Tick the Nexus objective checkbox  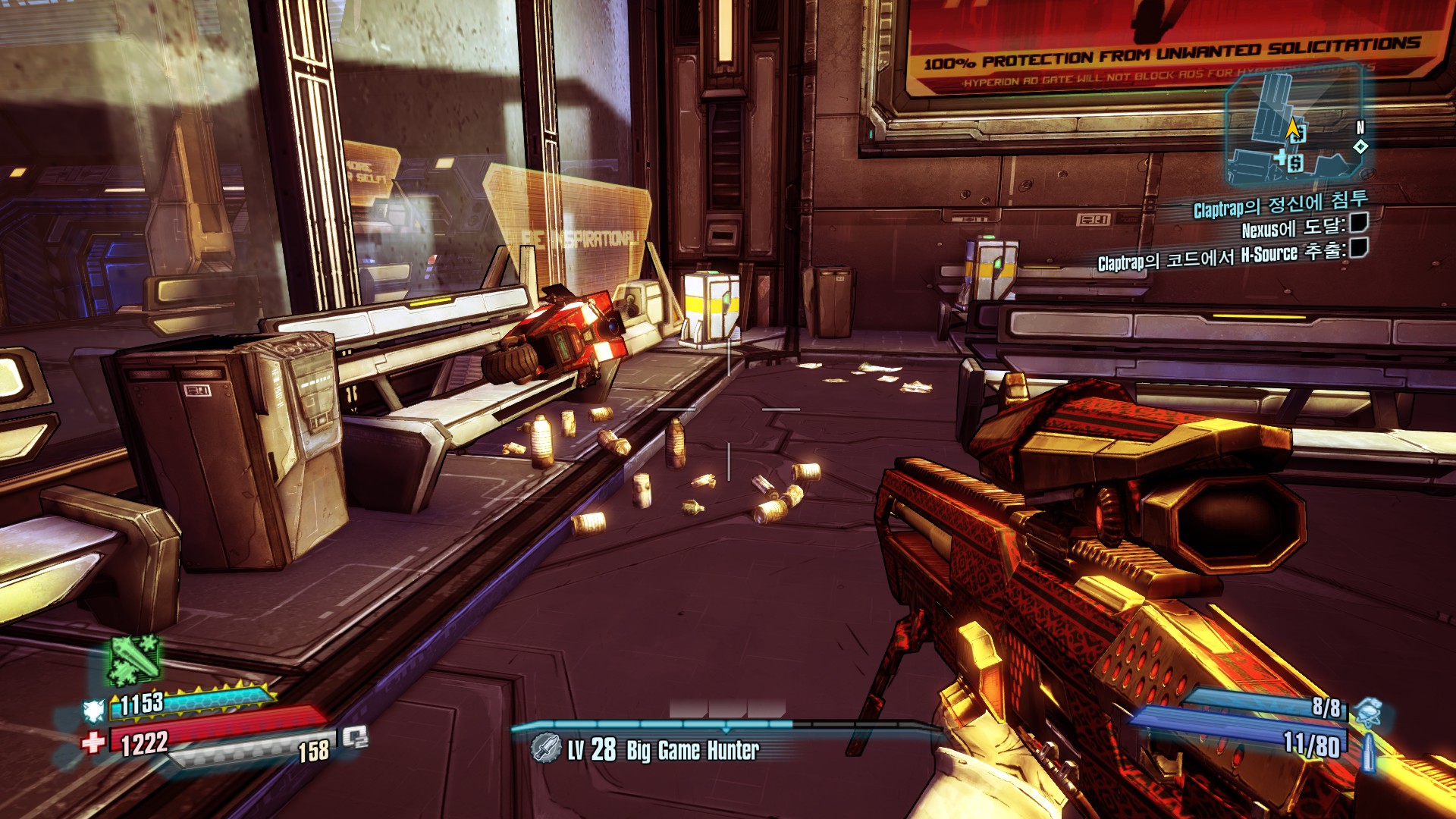(x=1359, y=222)
